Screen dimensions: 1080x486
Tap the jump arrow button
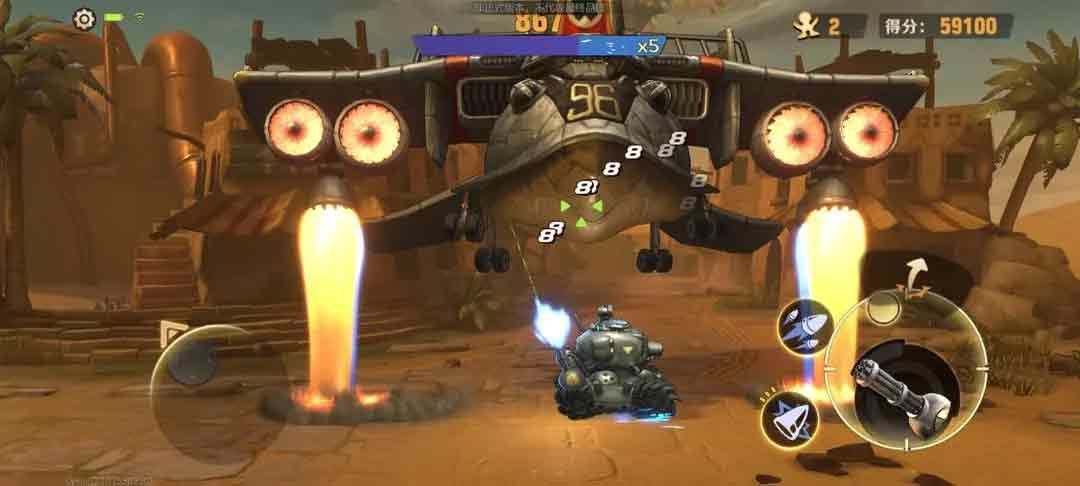point(914,272)
